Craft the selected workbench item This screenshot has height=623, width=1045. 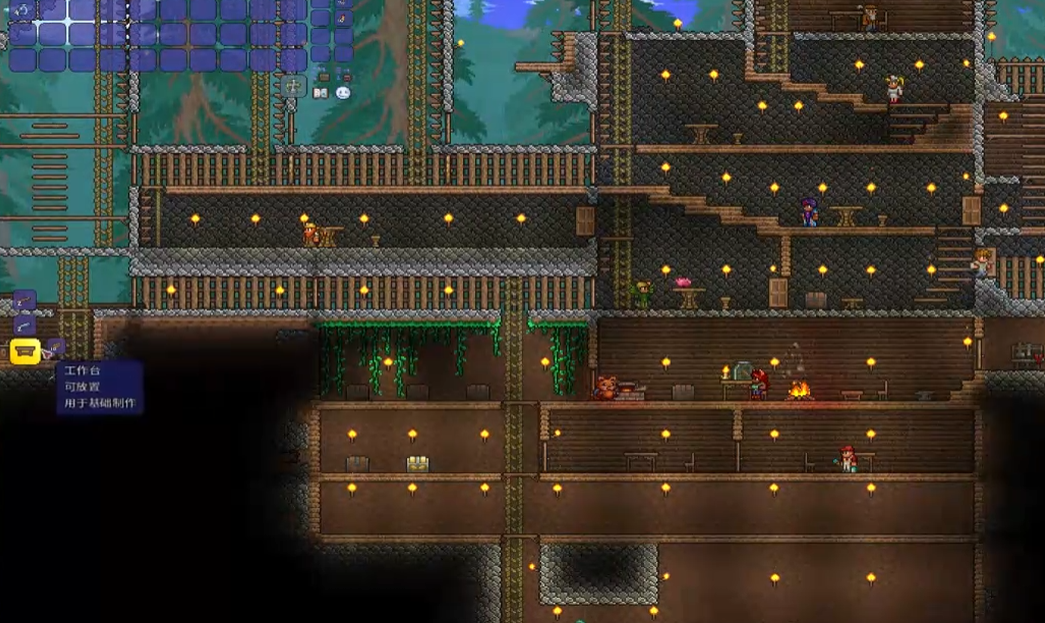[25, 351]
